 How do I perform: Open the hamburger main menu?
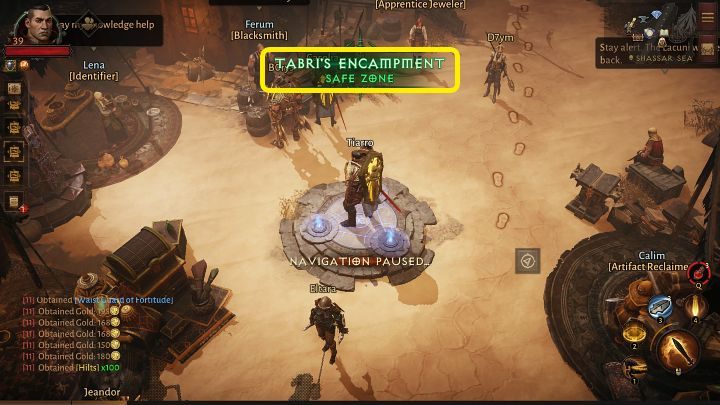[x=707, y=17]
